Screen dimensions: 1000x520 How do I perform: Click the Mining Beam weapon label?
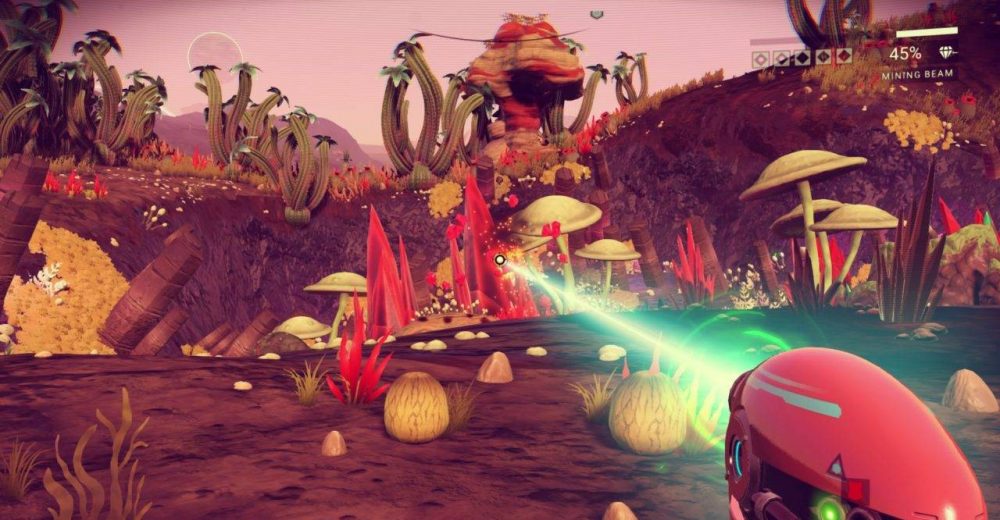916,74
